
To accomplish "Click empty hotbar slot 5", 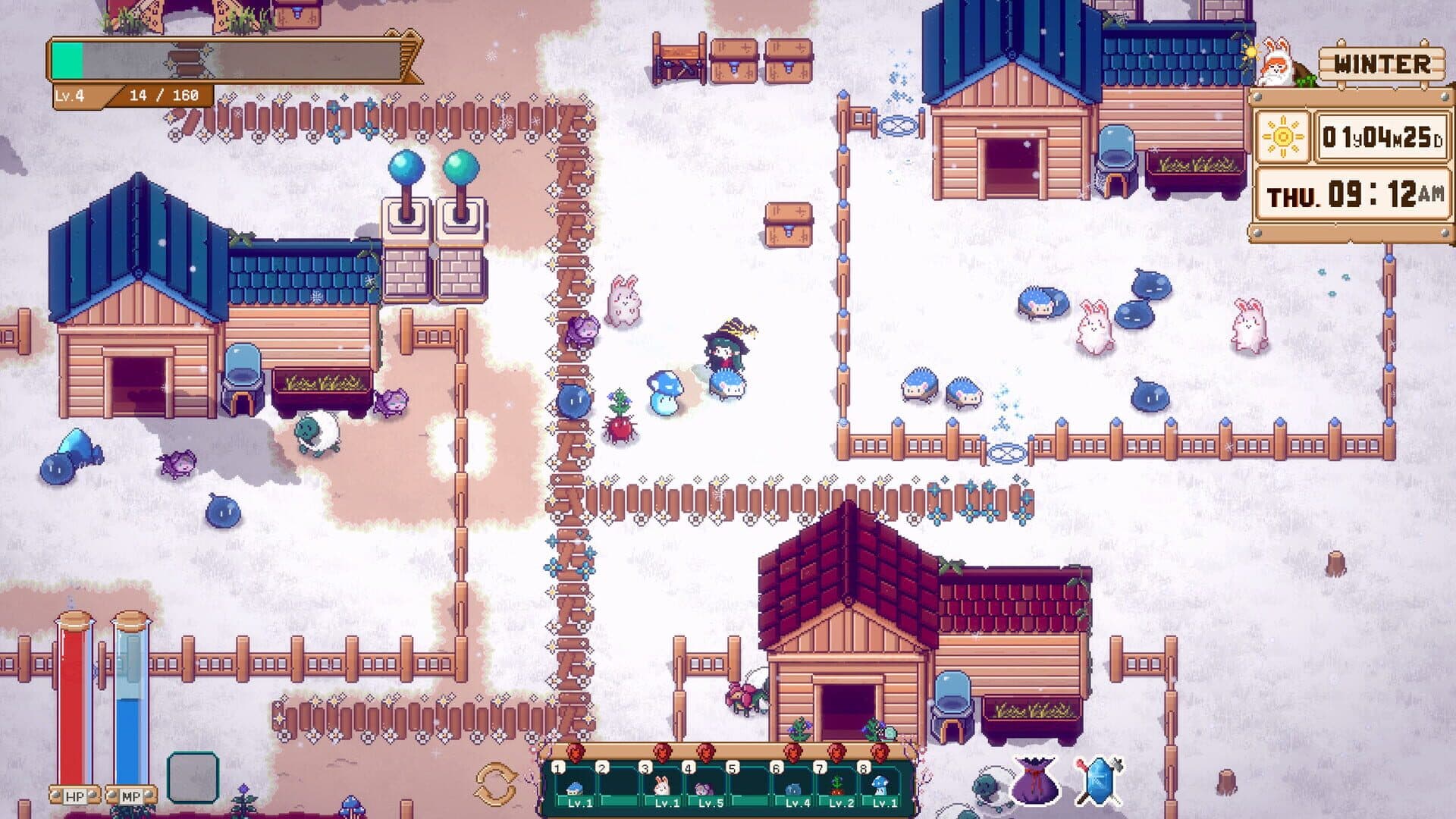I will pyautogui.click(x=751, y=789).
